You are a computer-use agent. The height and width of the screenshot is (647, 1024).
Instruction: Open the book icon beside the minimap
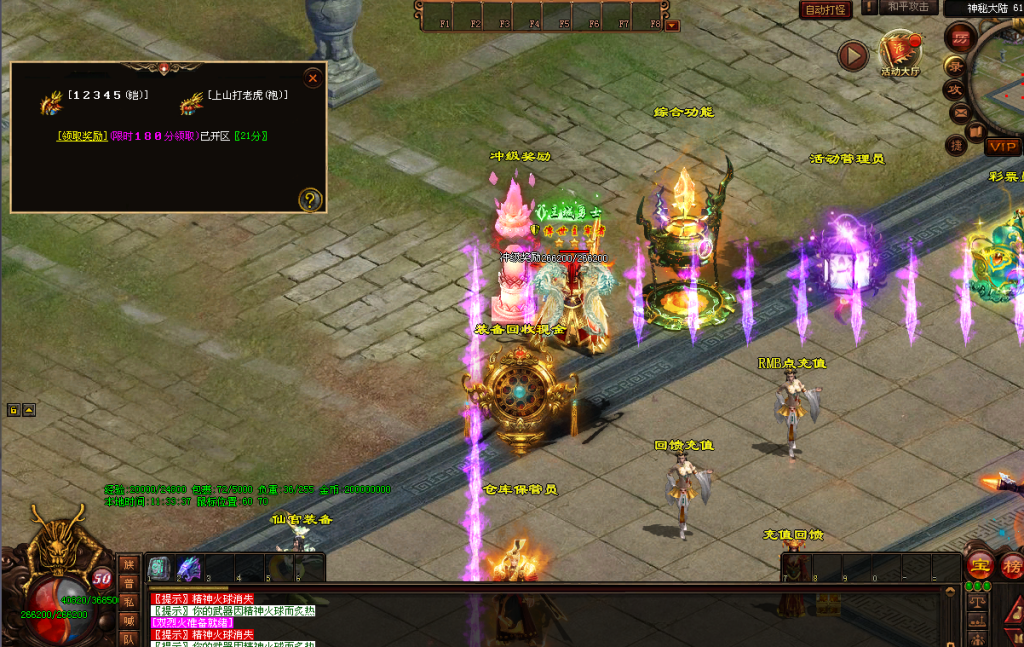[976, 131]
